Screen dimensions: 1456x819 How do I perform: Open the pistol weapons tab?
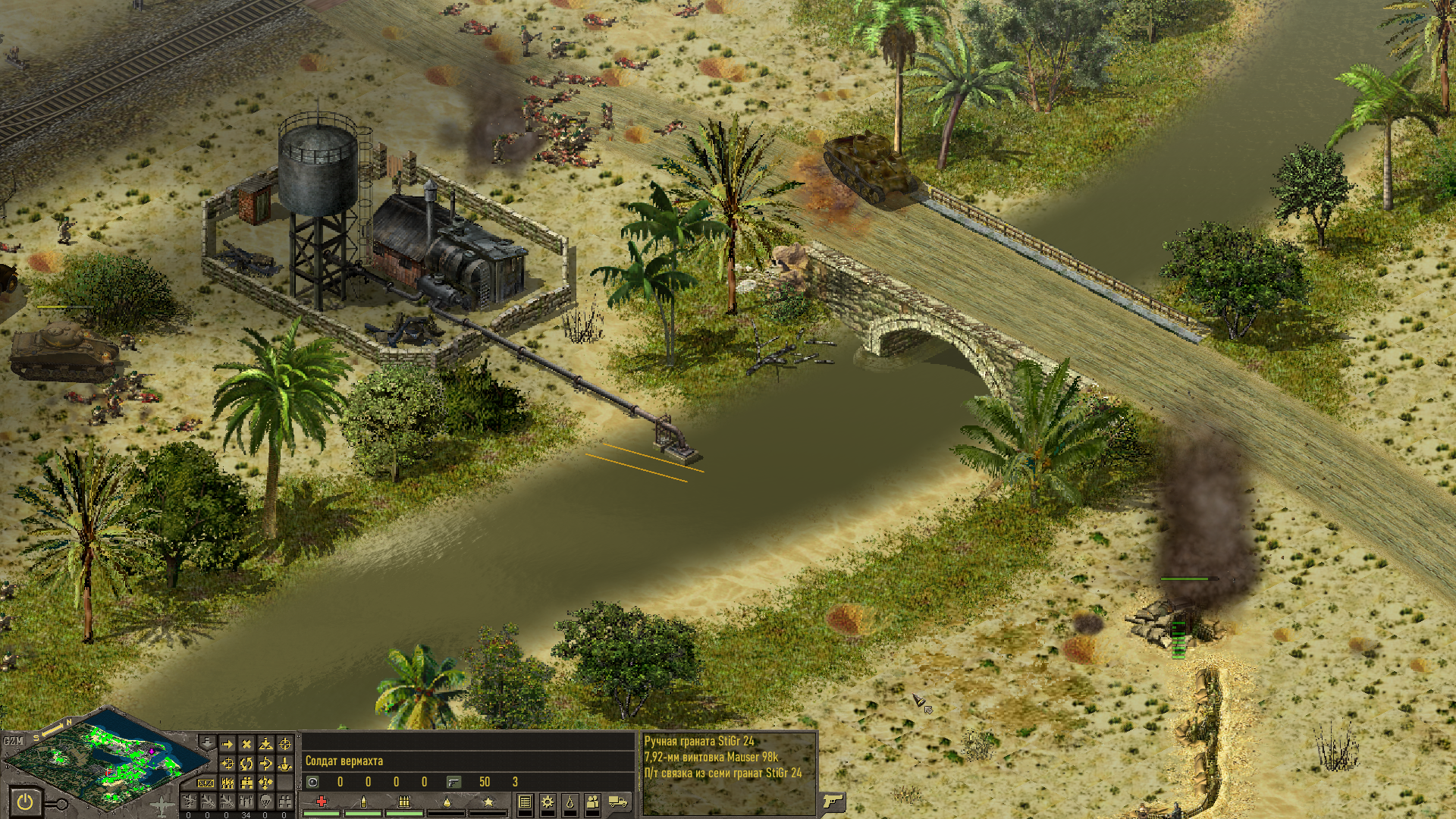tap(833, 801)
